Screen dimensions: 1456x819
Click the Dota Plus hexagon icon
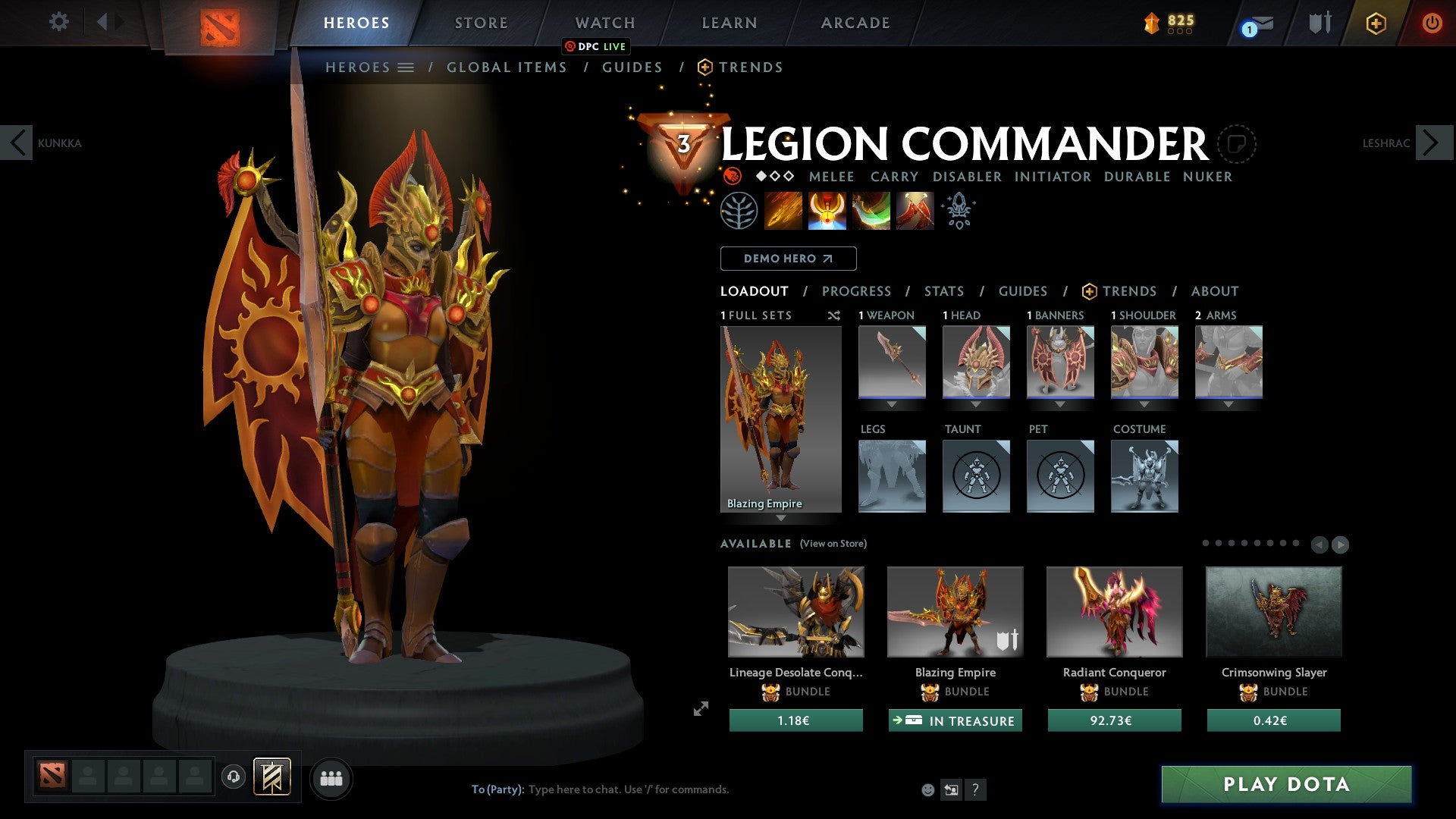tap(1375, 24)
